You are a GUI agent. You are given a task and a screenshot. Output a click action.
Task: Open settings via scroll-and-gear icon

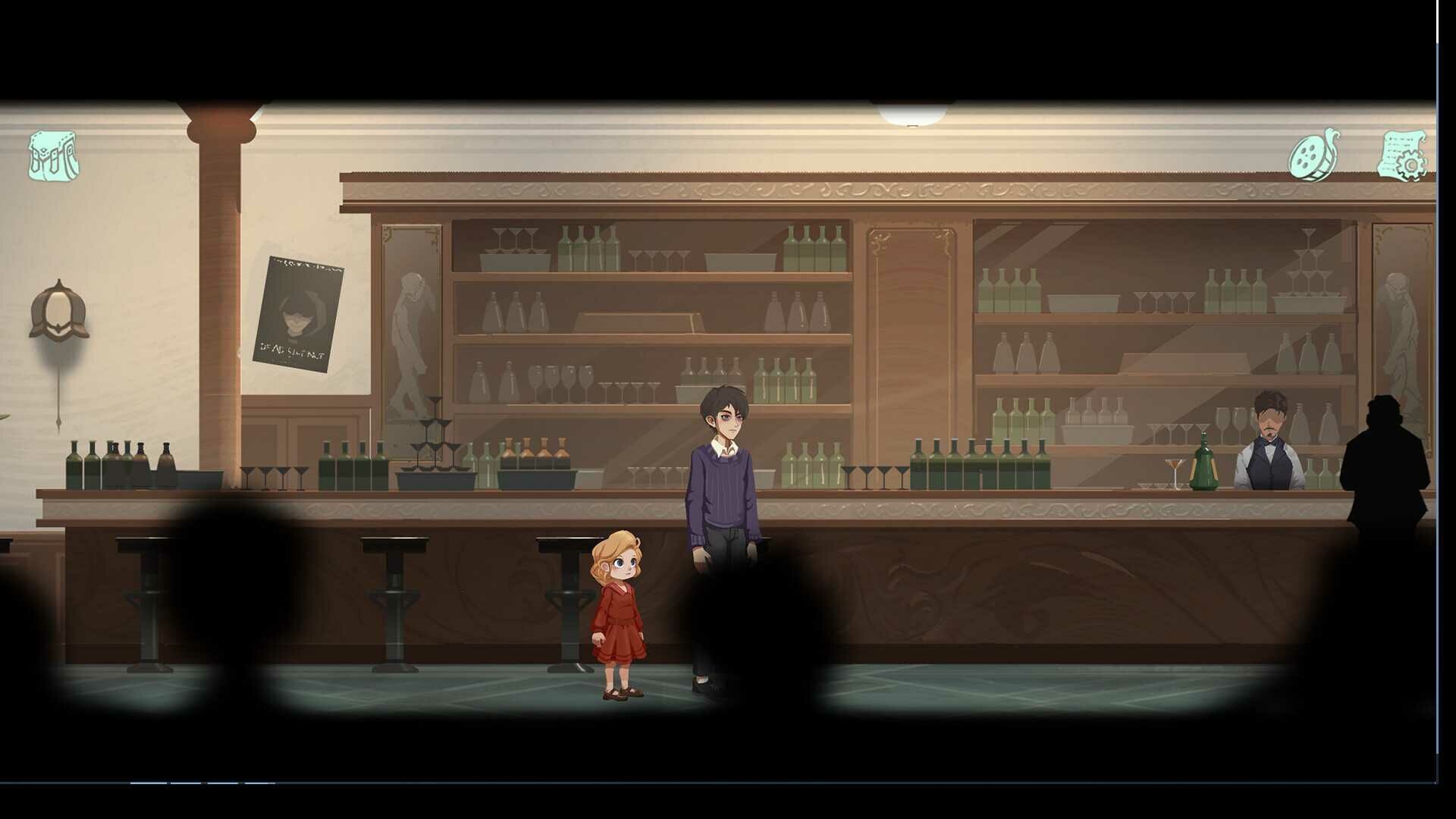point(1402,156)
